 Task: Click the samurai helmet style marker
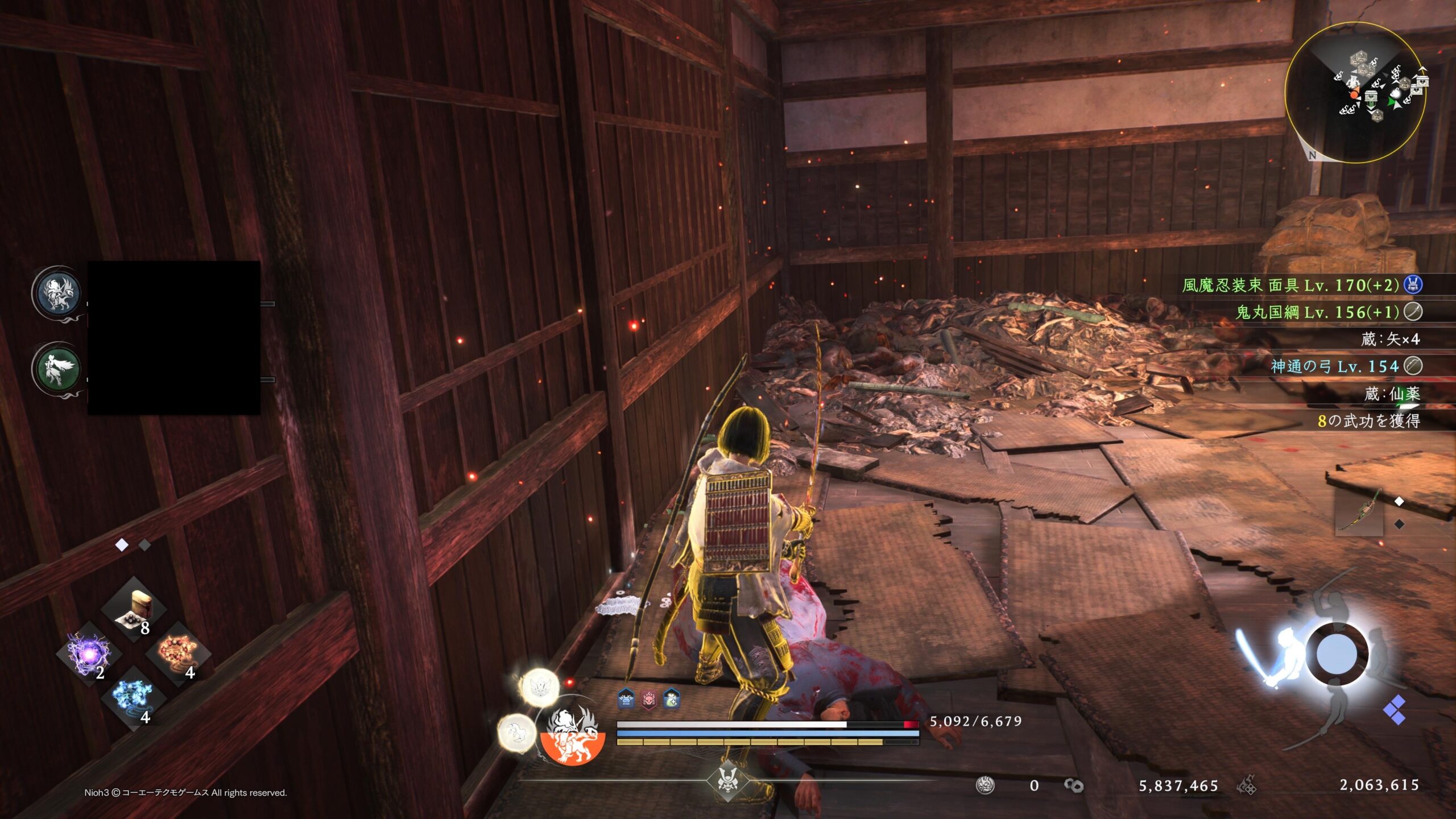coord(728,780)
